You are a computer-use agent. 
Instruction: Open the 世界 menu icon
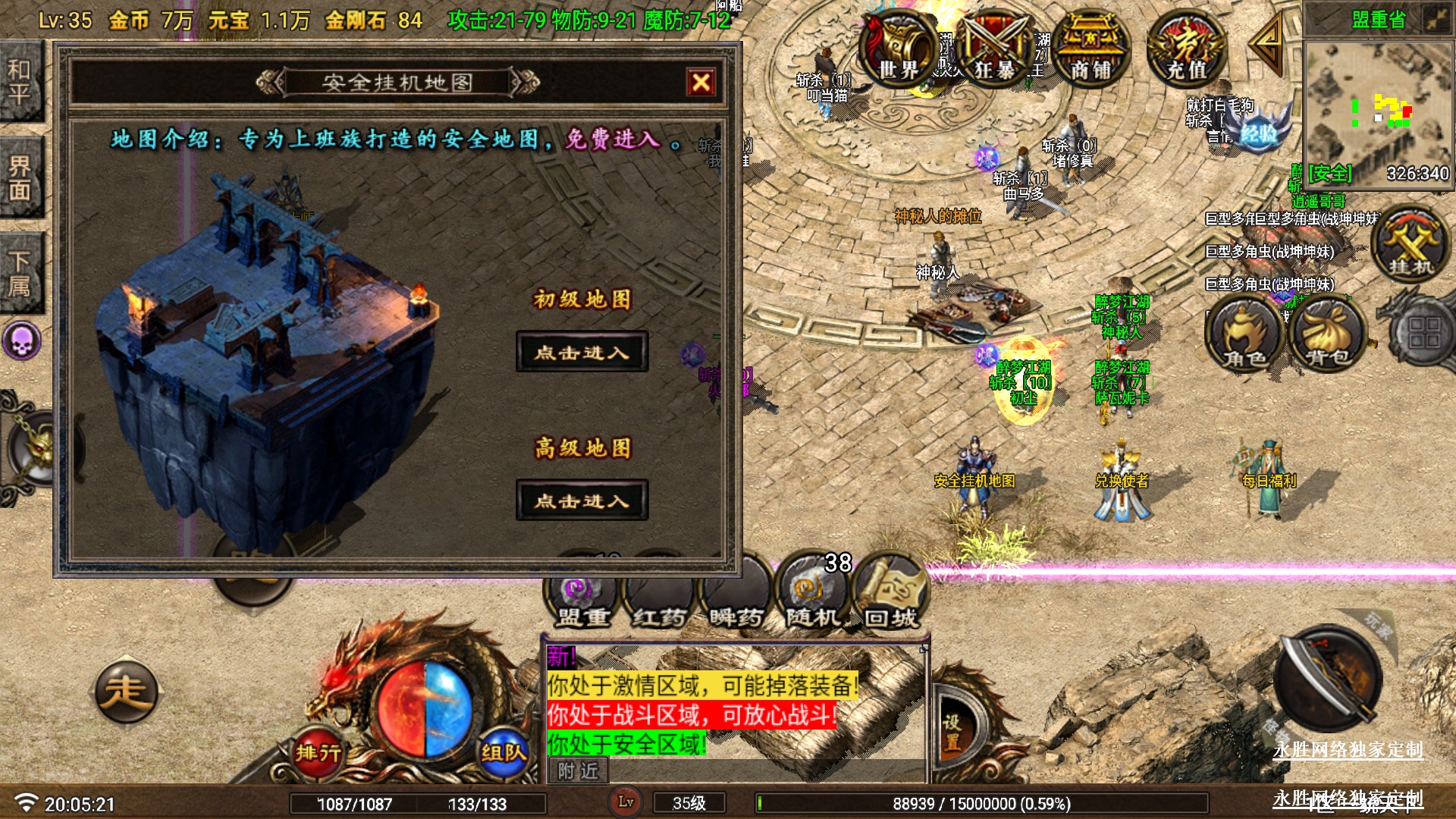click(x=899, y=49)
